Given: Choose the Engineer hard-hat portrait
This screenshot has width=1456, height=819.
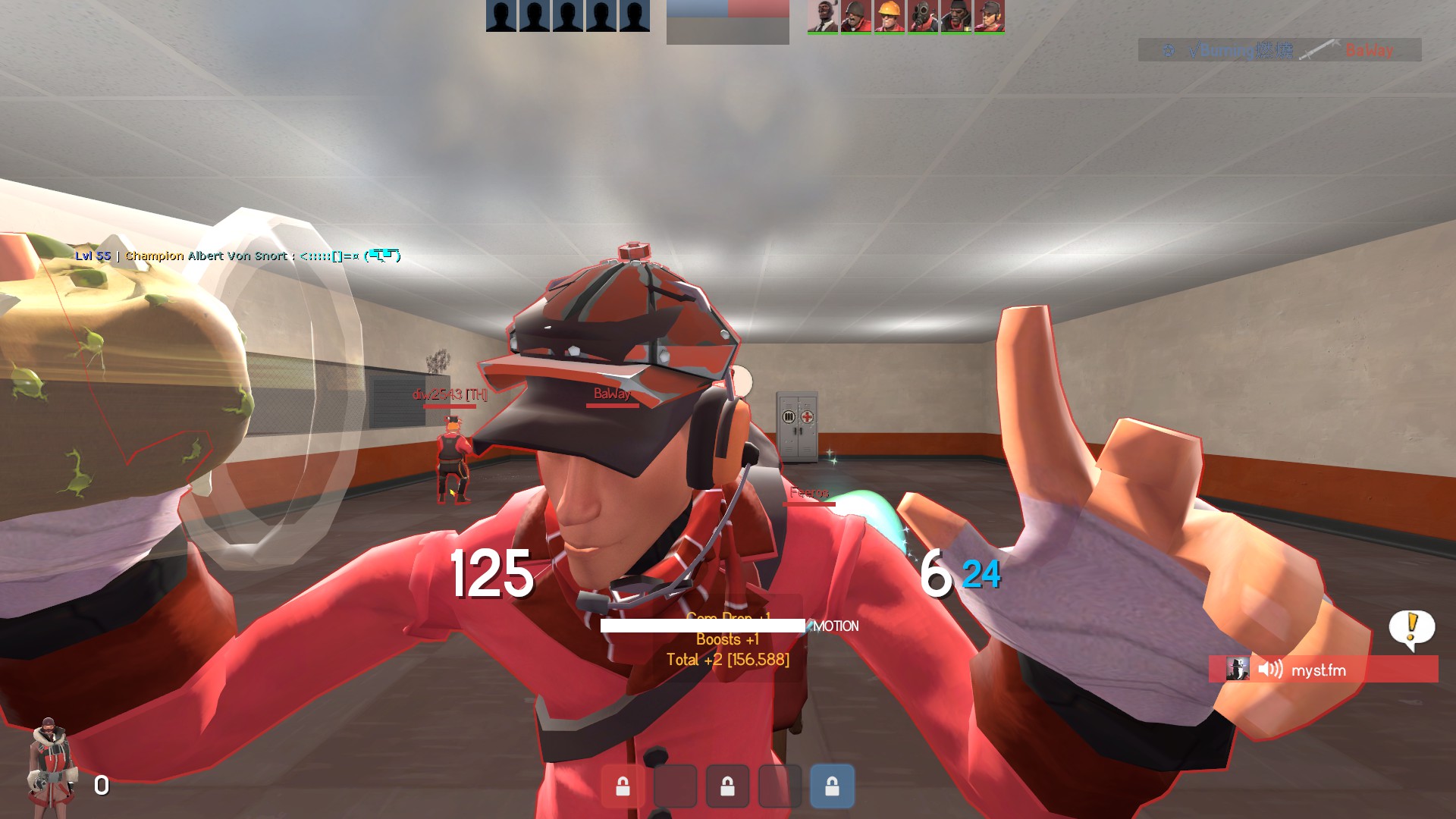Looking at the screenshot, I should pos(890,16).
